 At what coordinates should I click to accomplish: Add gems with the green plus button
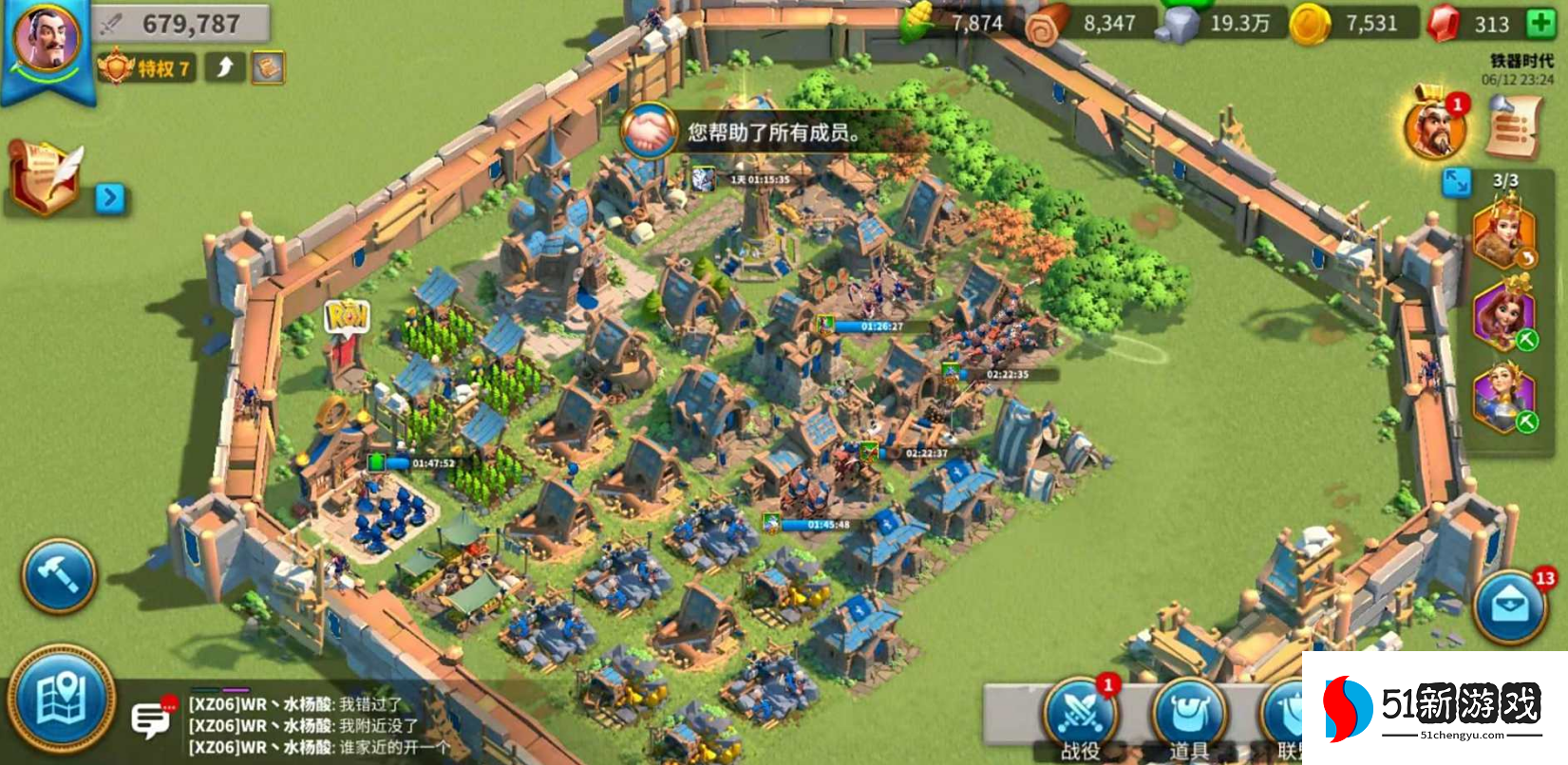tap(1540, 24)
